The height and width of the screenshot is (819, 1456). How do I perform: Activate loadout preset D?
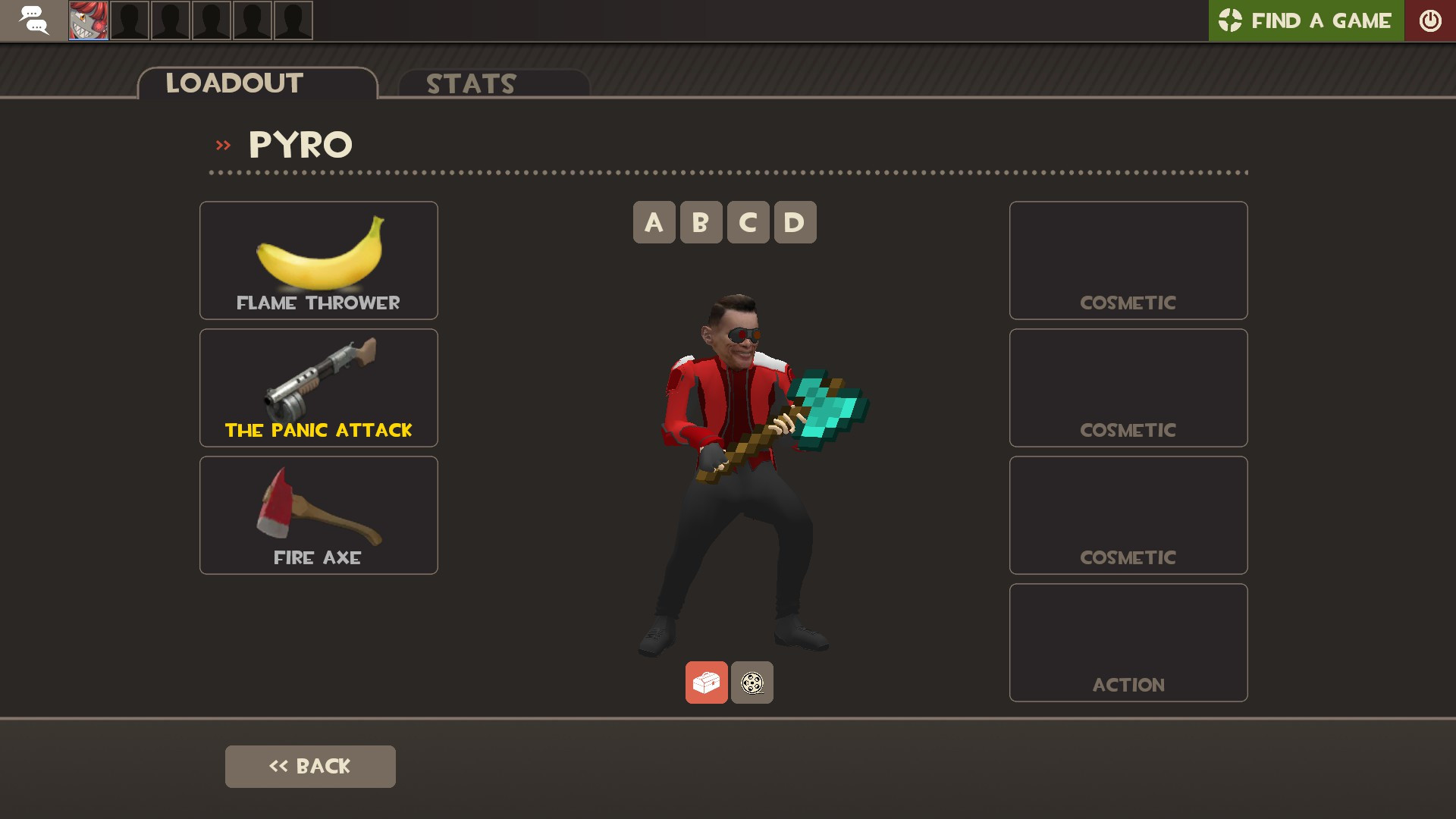(795, 222)
